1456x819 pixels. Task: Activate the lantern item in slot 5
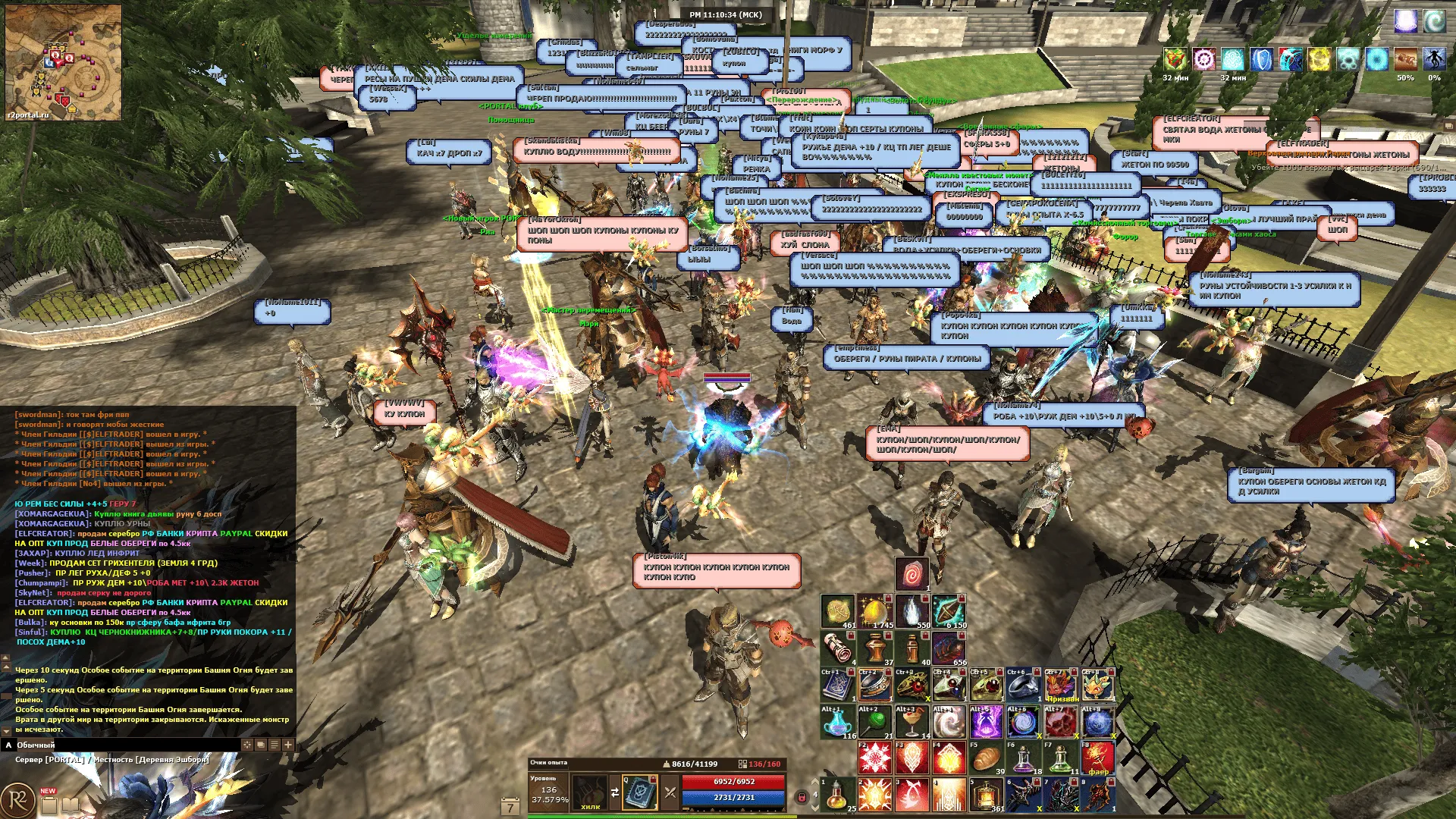[x=986, y=795]
